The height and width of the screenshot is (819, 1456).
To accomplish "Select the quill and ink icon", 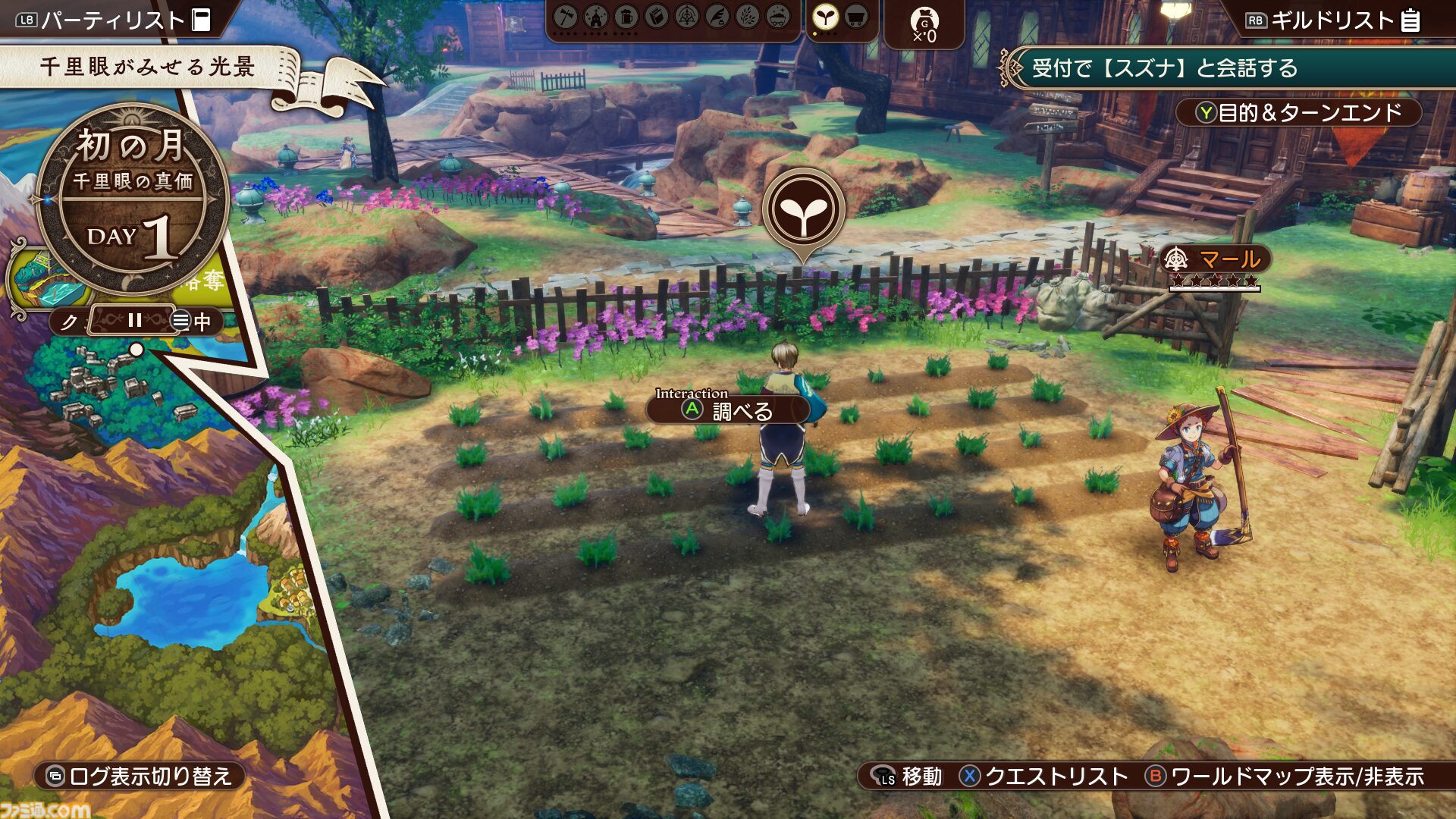I will (x=717, y=17).
